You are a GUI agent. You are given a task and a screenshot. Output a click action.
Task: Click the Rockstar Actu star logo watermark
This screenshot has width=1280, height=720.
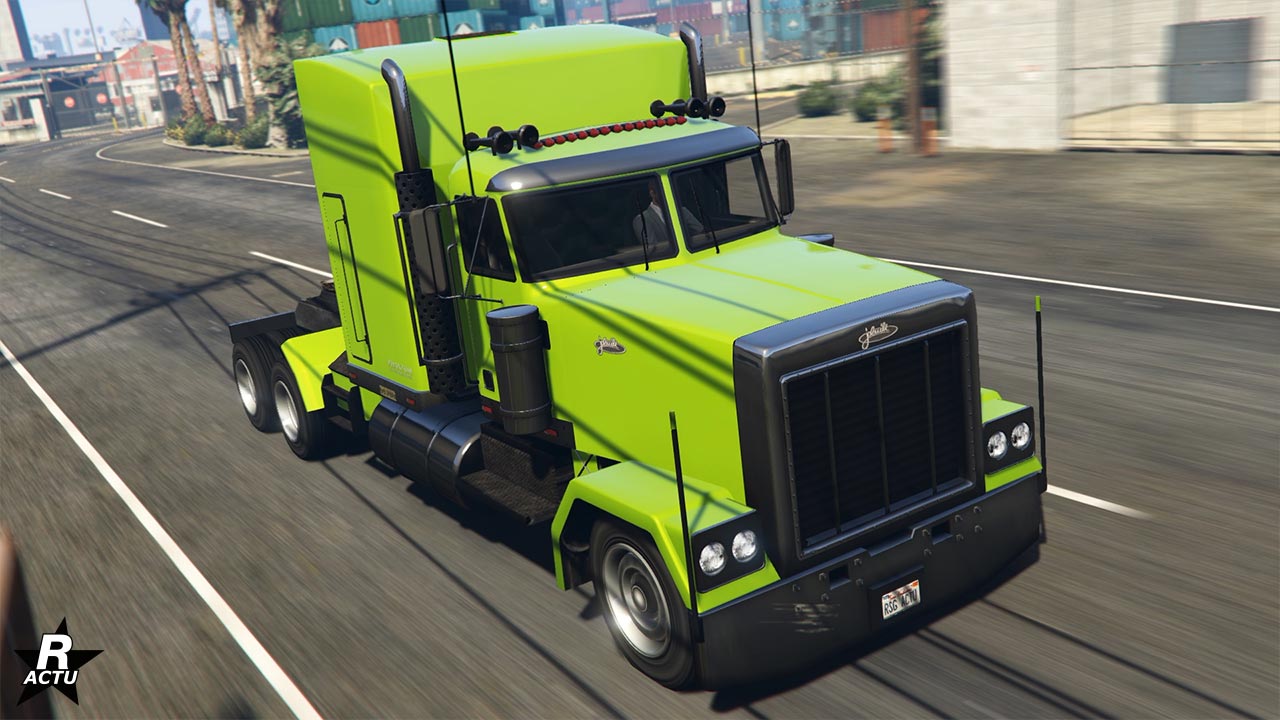pos(57,663)
